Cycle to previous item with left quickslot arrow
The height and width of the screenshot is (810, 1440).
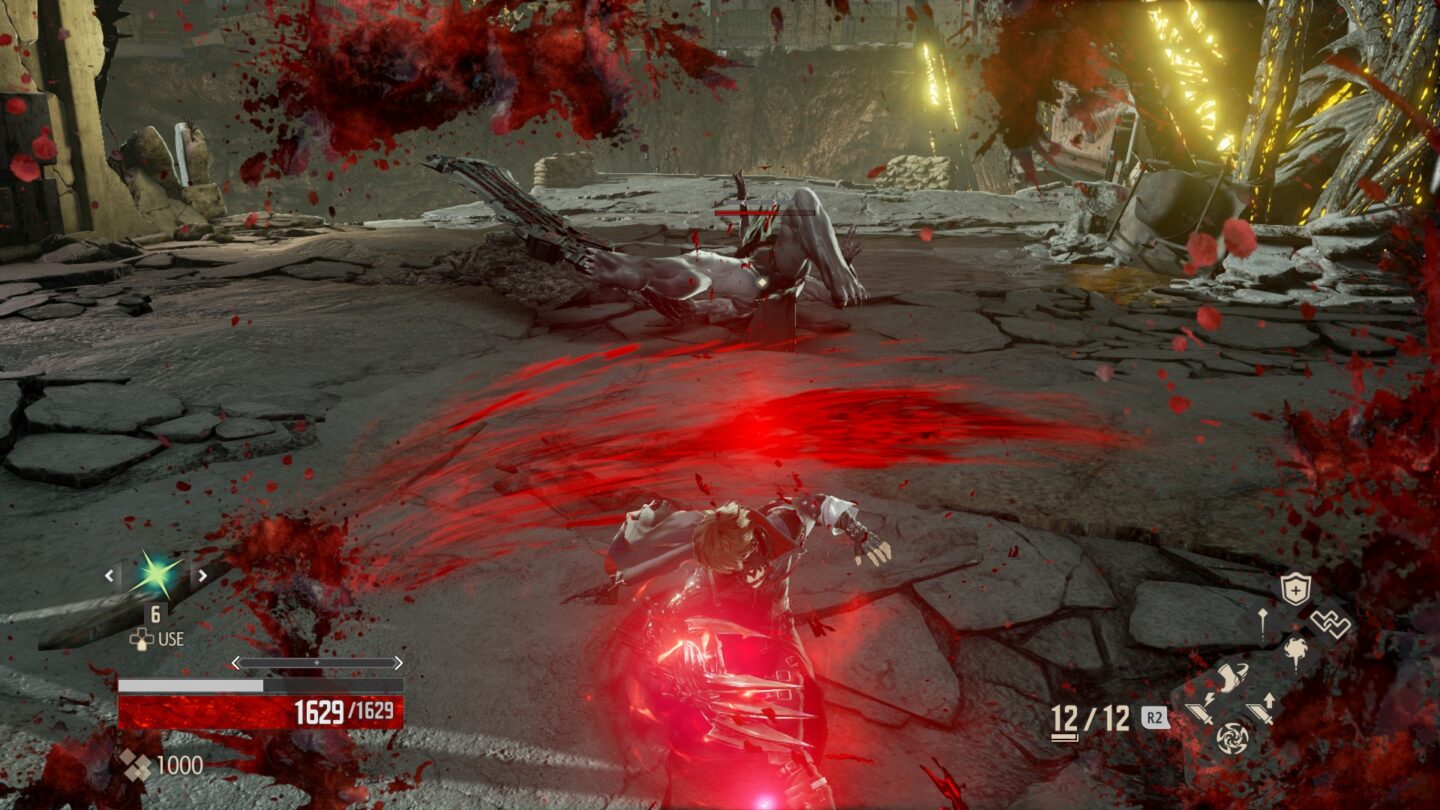pyautogui.click(x=108, y=576)
